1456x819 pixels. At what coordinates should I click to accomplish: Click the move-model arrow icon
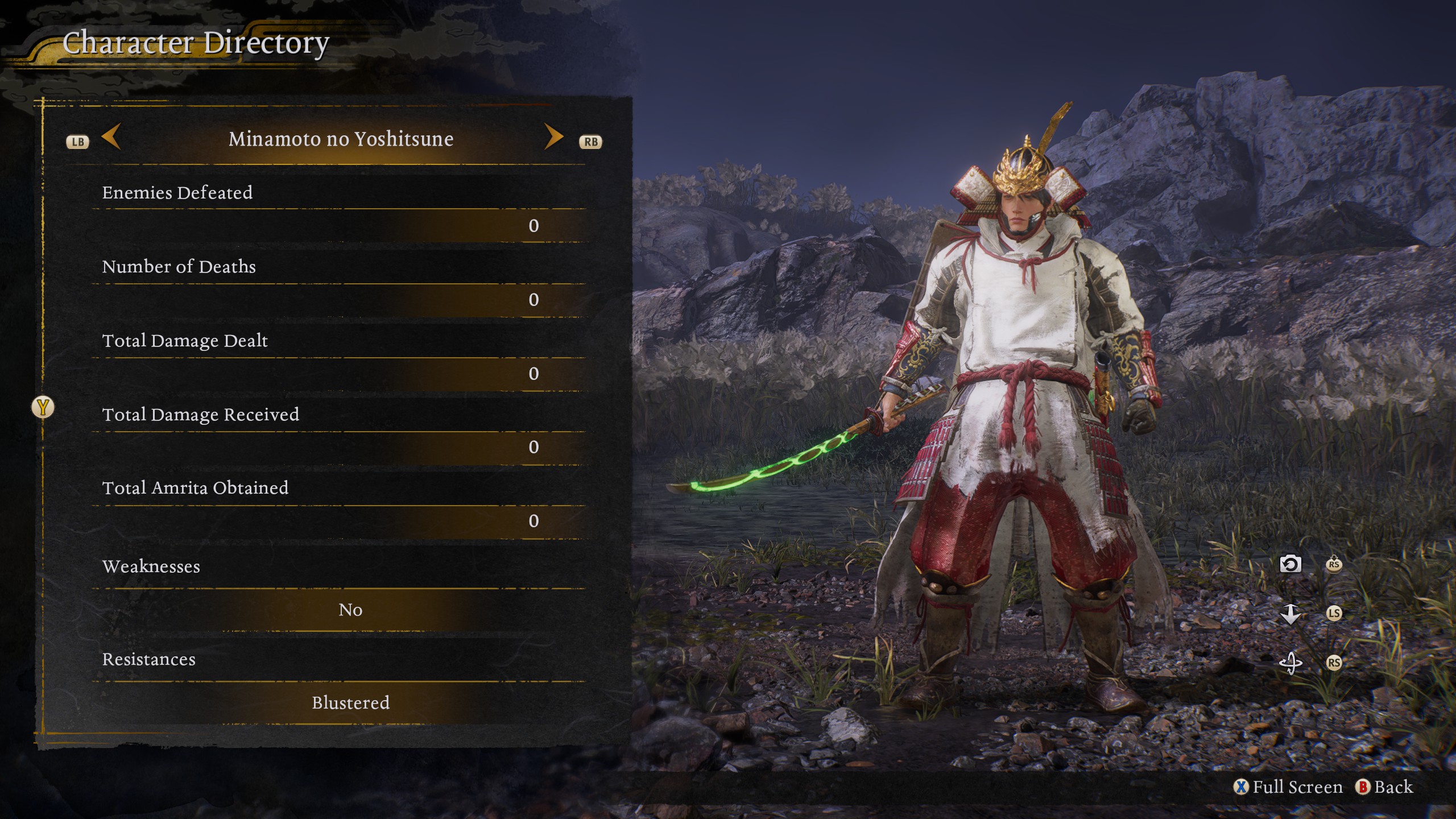1290,614
